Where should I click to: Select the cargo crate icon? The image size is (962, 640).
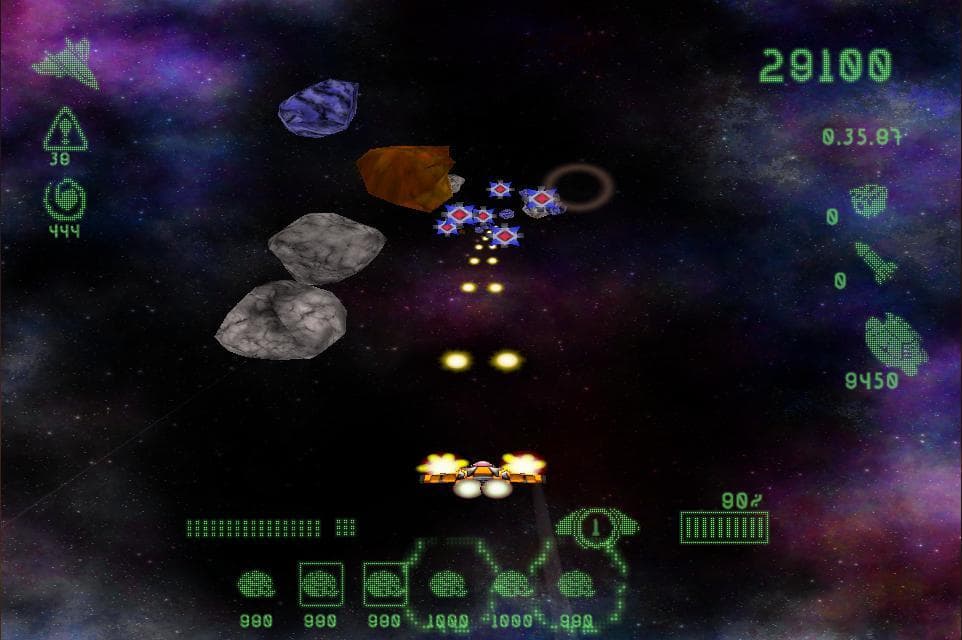click(868, 201)
